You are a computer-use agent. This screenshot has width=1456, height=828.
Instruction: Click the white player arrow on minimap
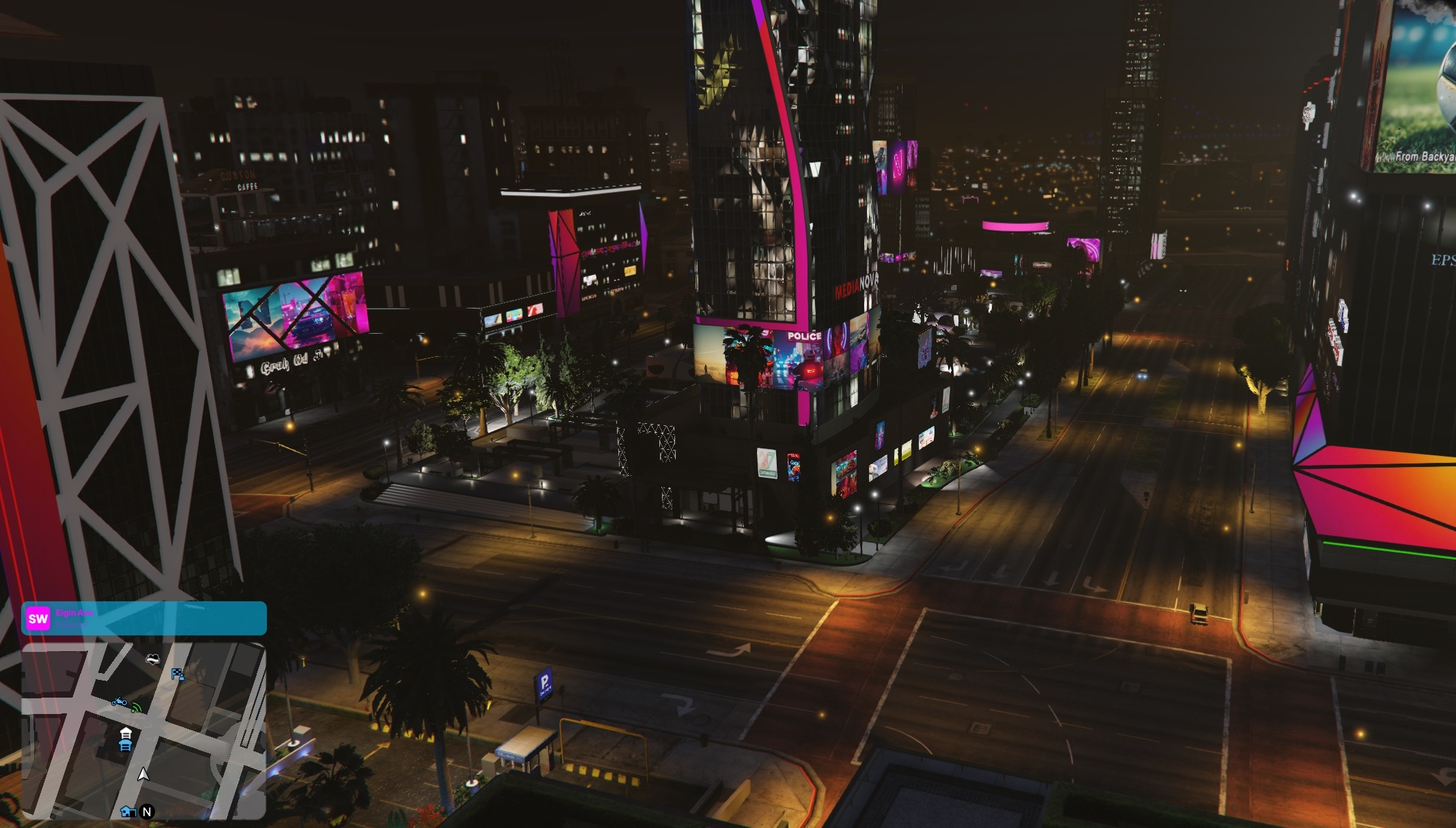tap(143, 774)
